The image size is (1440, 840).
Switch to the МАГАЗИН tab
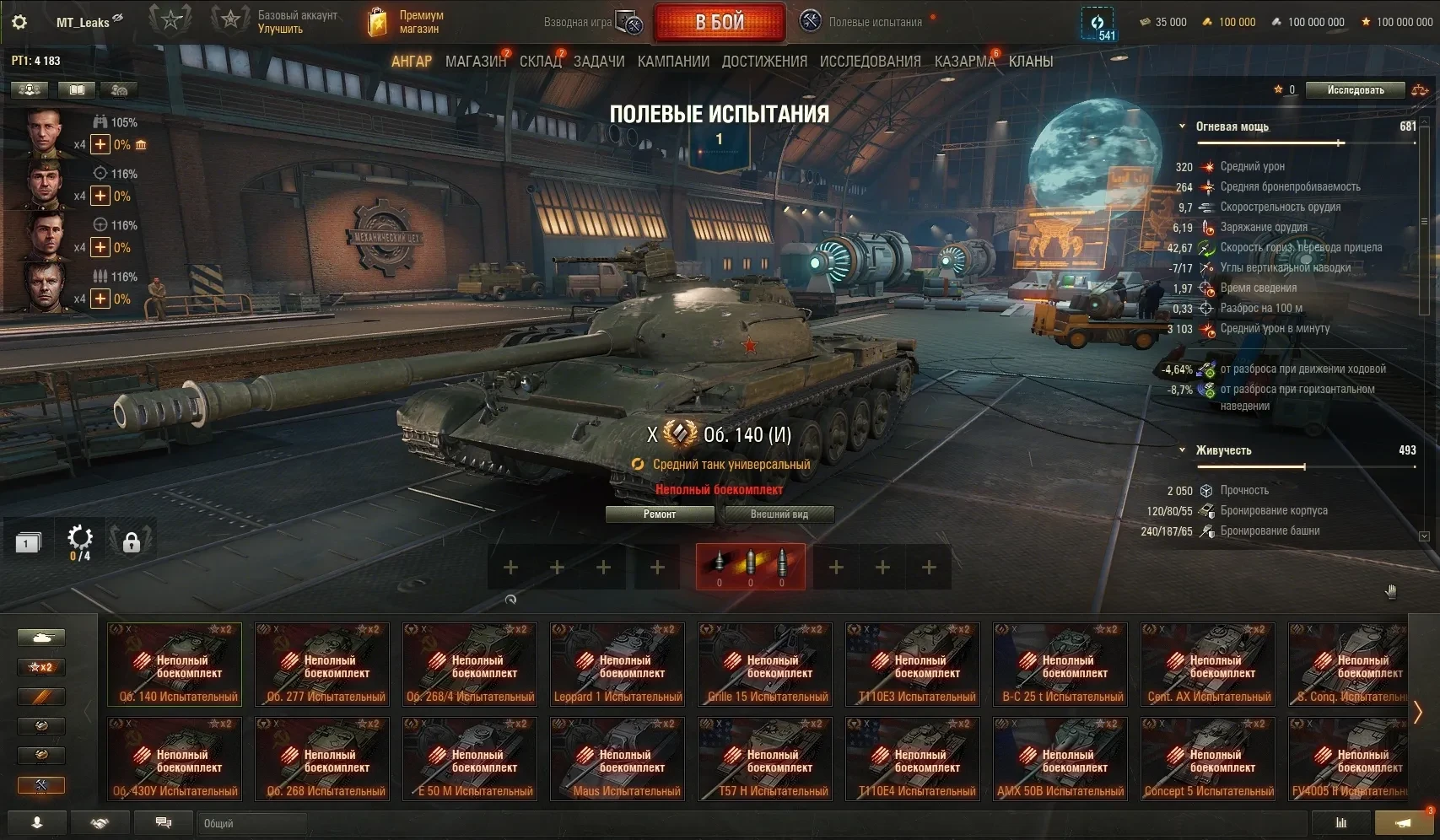pos(475,62)
